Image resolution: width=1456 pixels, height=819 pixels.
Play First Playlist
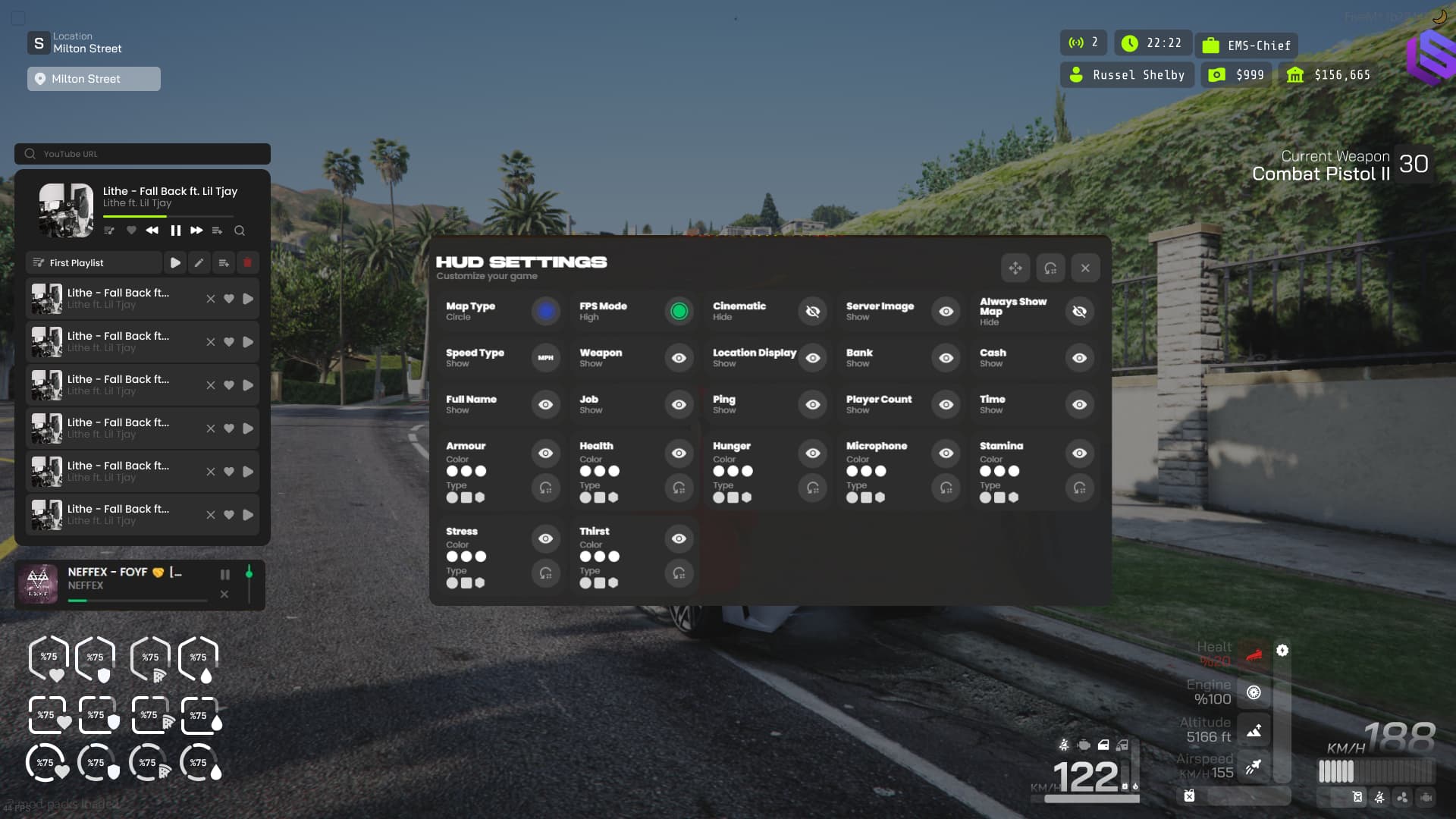click(175, 262)
